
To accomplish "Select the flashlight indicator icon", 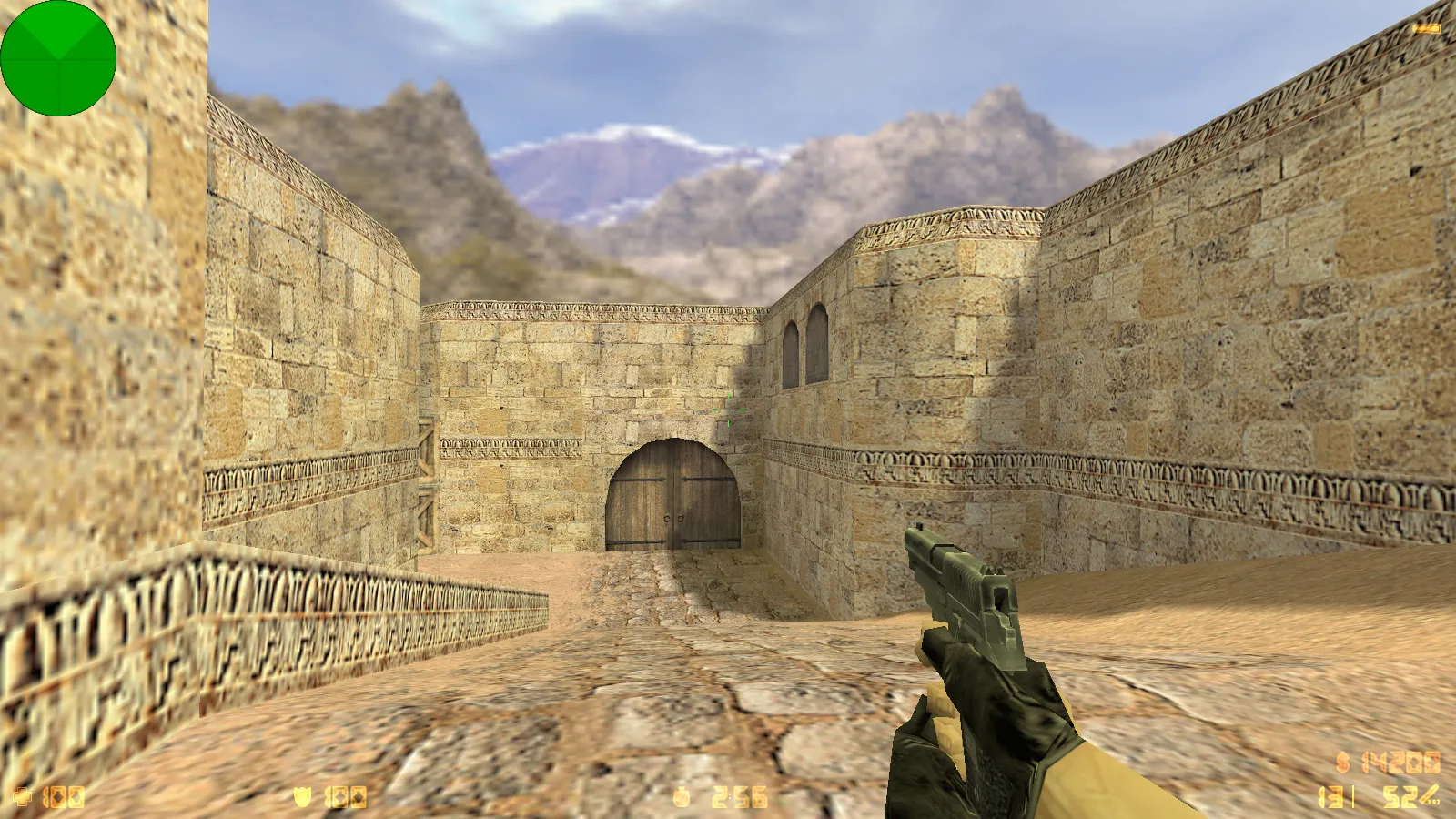I will [x=1426, y=29].
